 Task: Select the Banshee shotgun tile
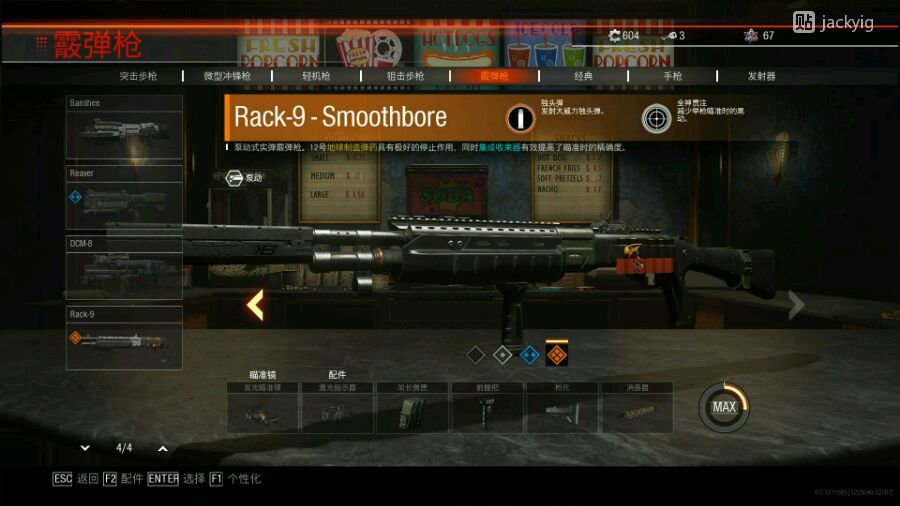coord(124,127)
